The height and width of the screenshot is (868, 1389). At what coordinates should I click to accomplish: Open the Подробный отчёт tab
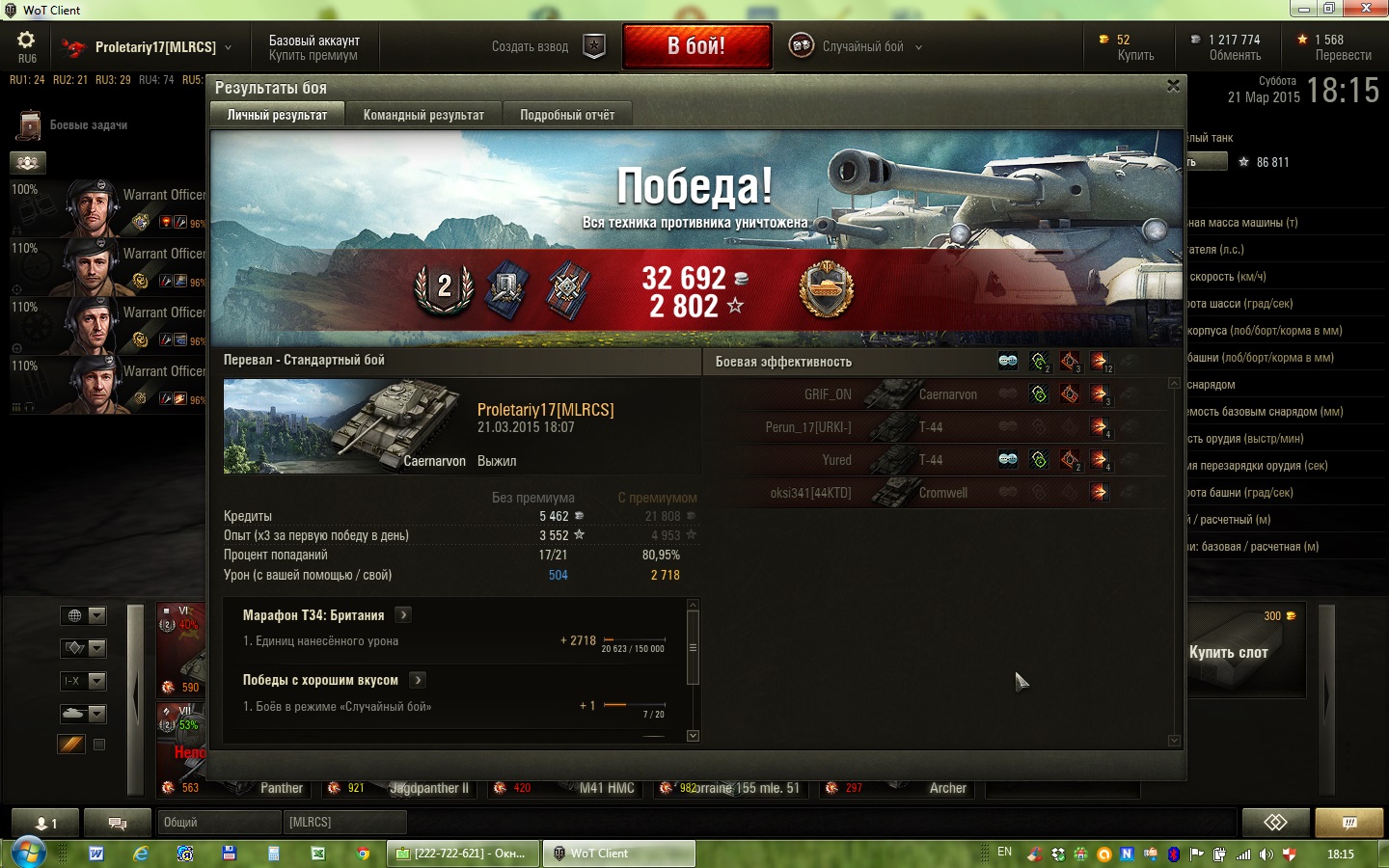click(x=567, y=115)
